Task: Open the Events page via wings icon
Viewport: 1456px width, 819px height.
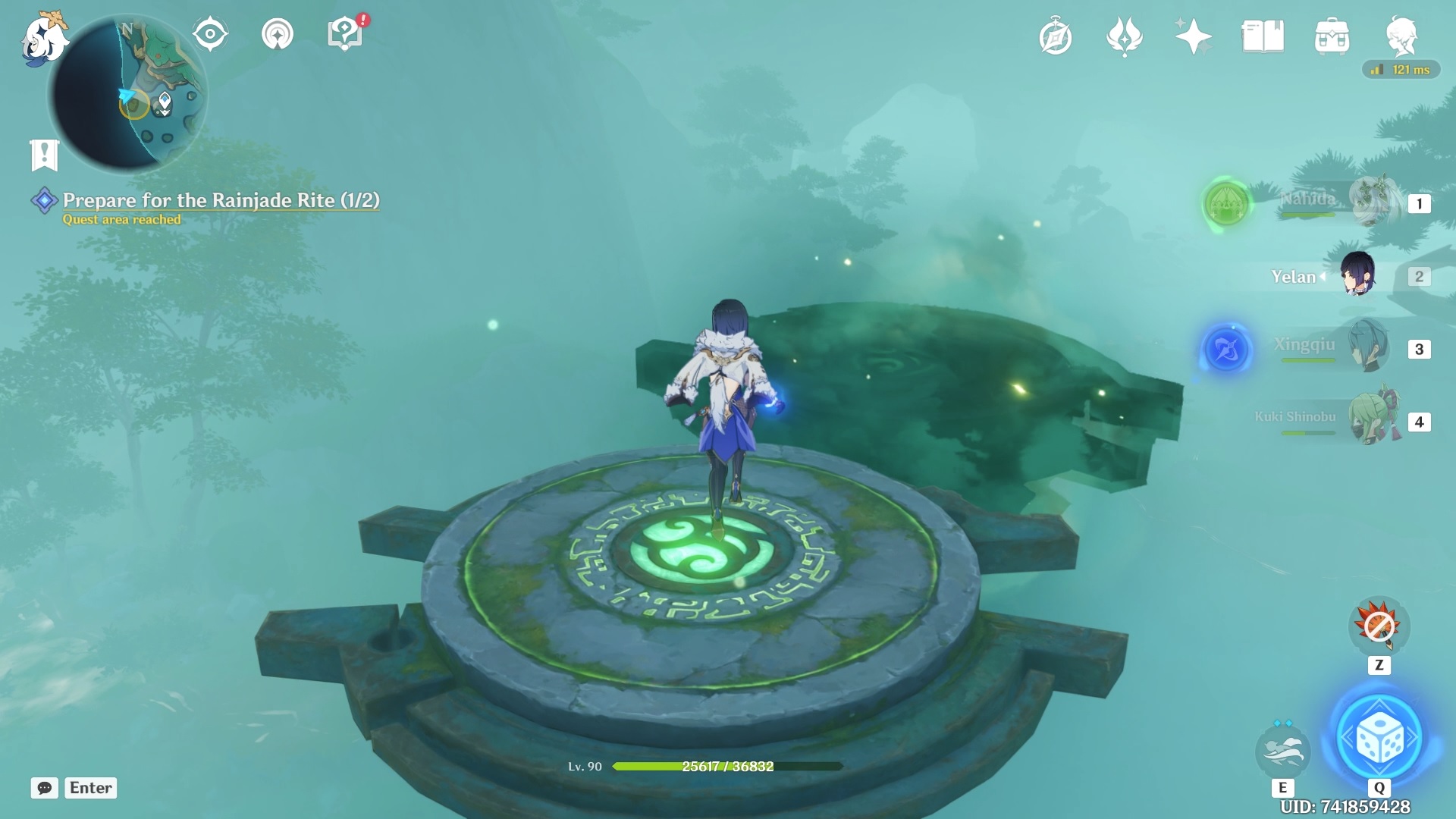Action: (1125, 36)
